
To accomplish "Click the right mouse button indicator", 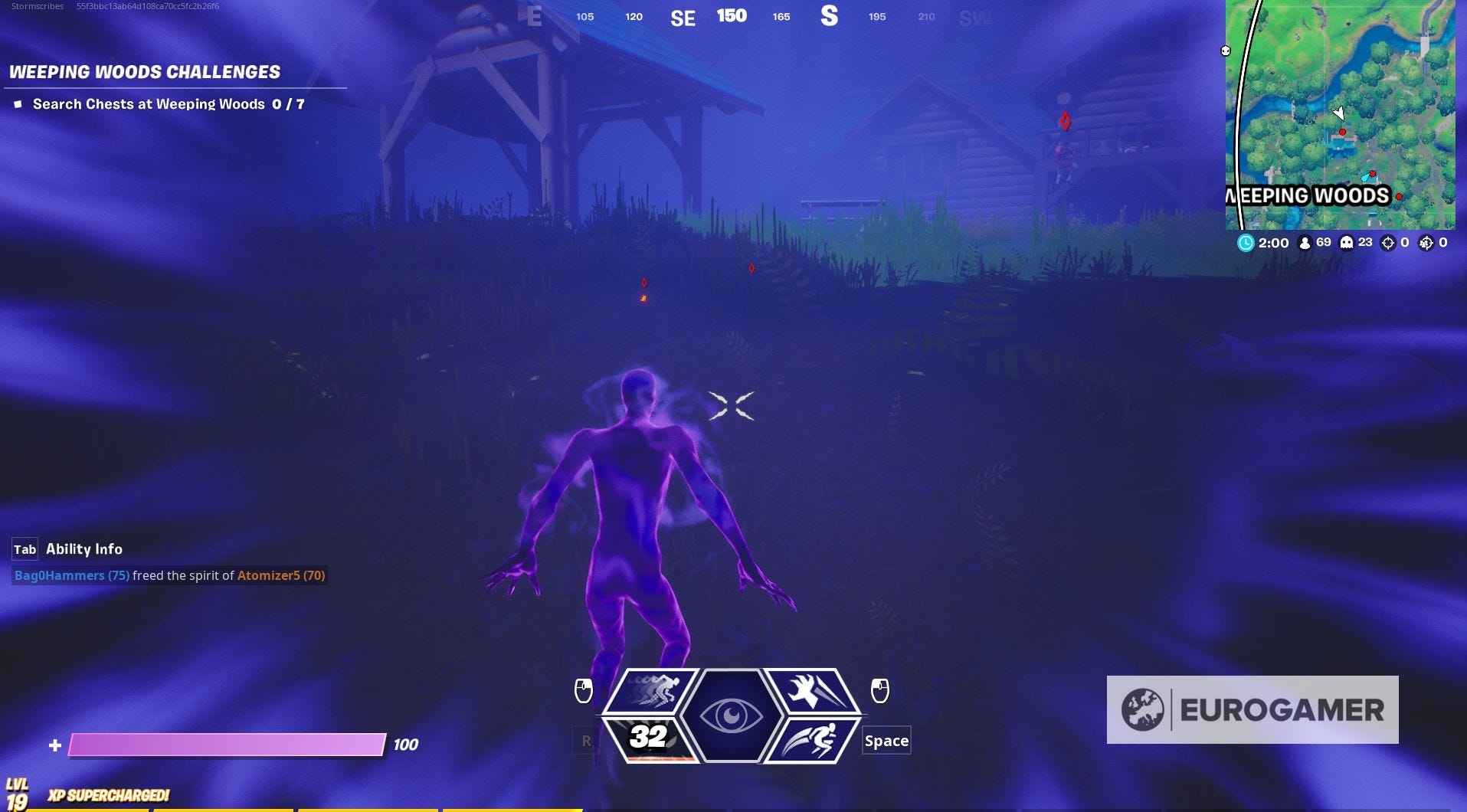I will (879, 690).
